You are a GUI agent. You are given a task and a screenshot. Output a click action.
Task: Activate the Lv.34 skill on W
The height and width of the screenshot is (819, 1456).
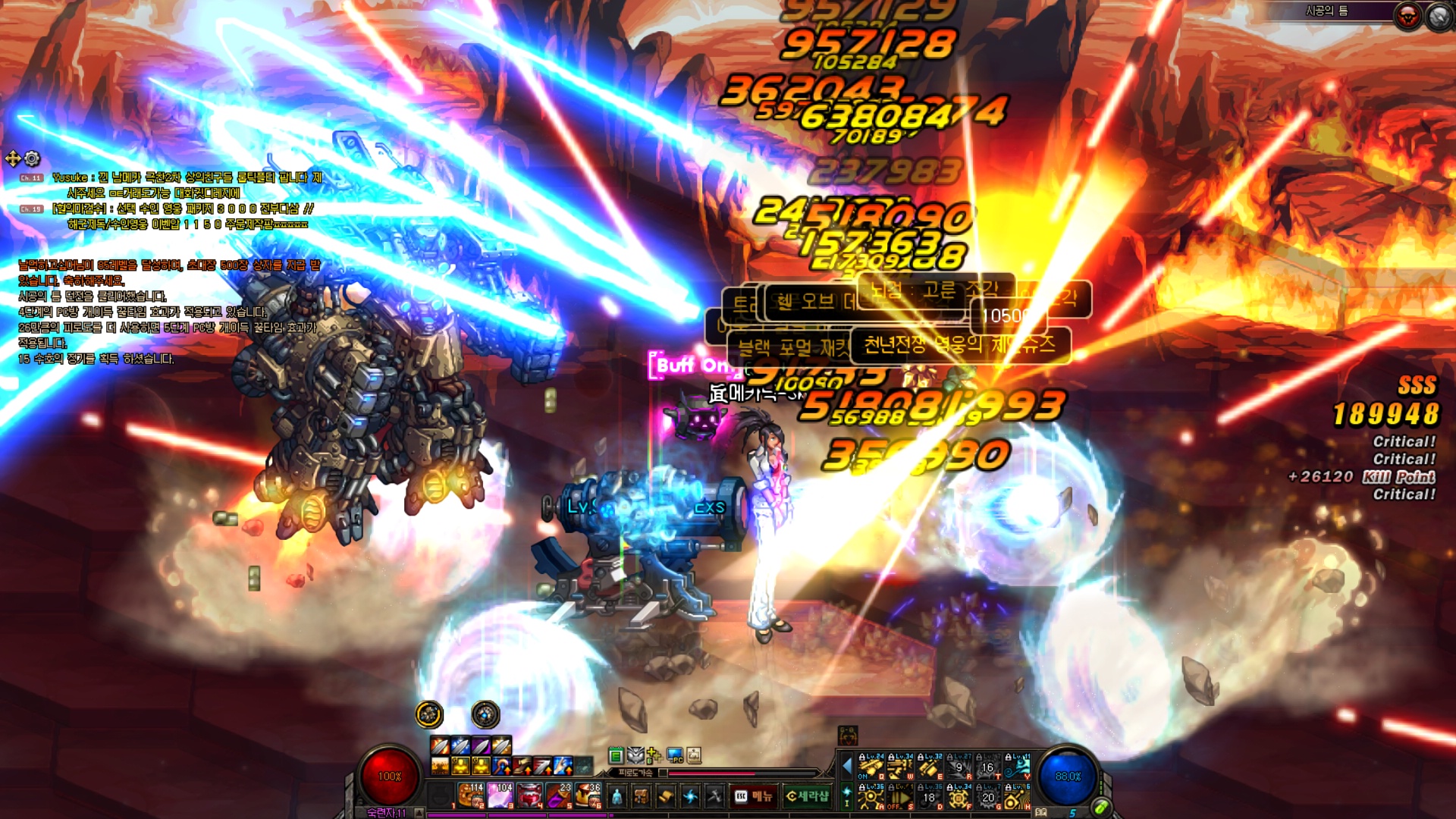[900, 767]
